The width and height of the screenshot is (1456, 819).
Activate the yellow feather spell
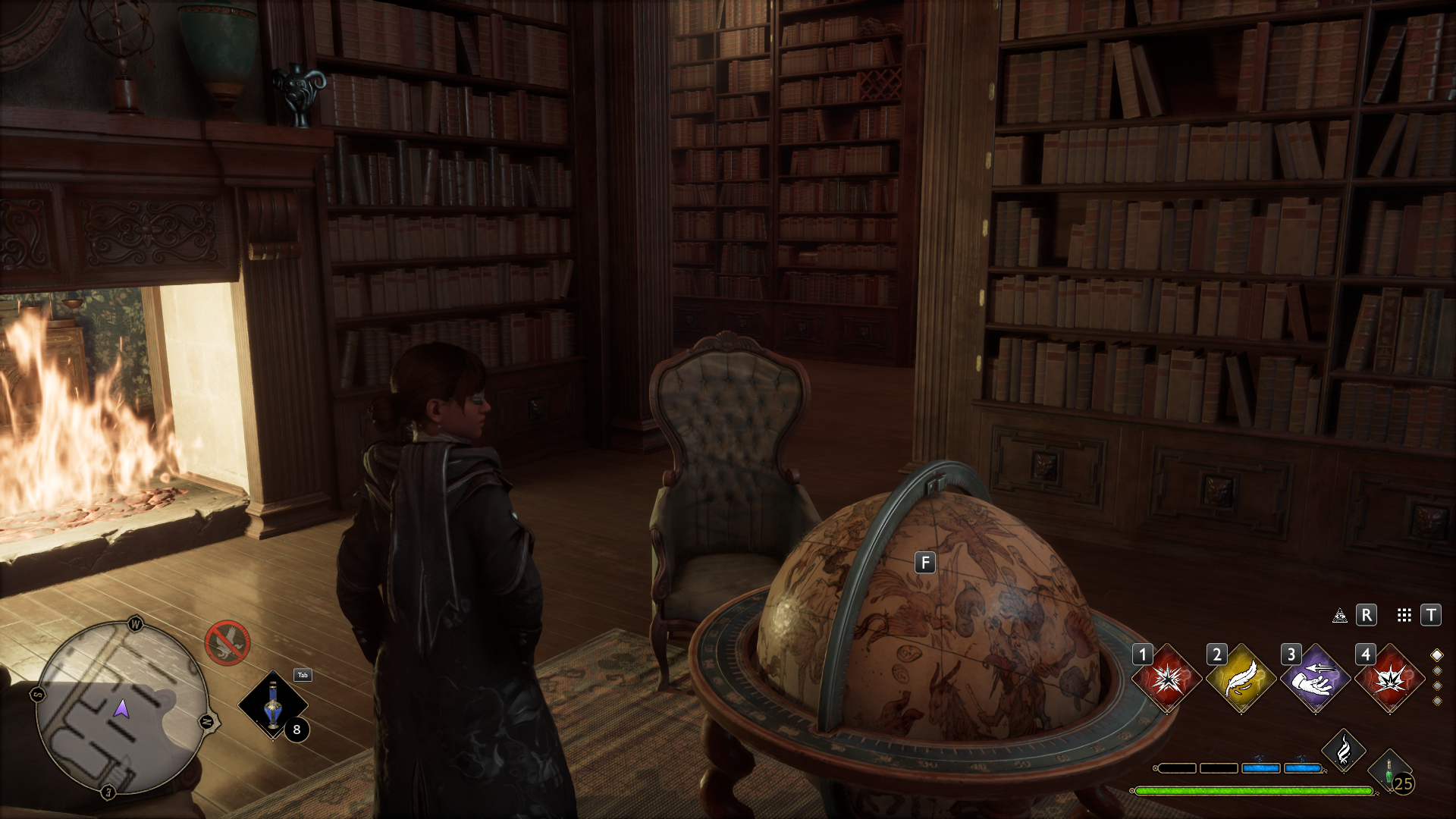(x=1241, y=679)
